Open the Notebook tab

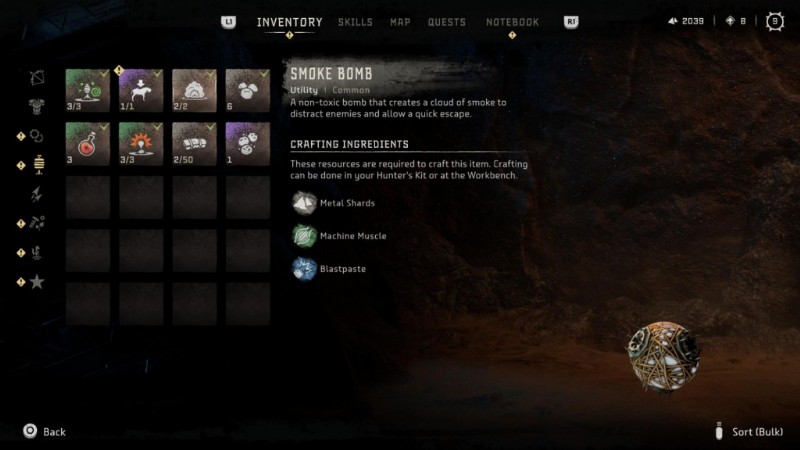[x=512, y=22]
